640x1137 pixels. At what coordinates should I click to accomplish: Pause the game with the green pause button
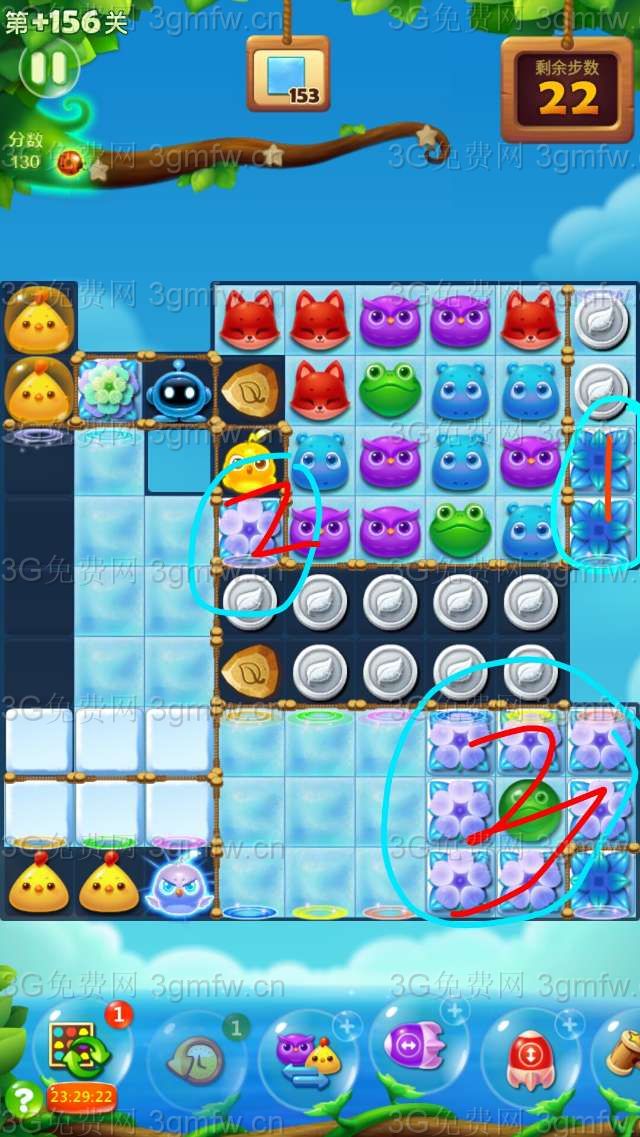(48, 68)
